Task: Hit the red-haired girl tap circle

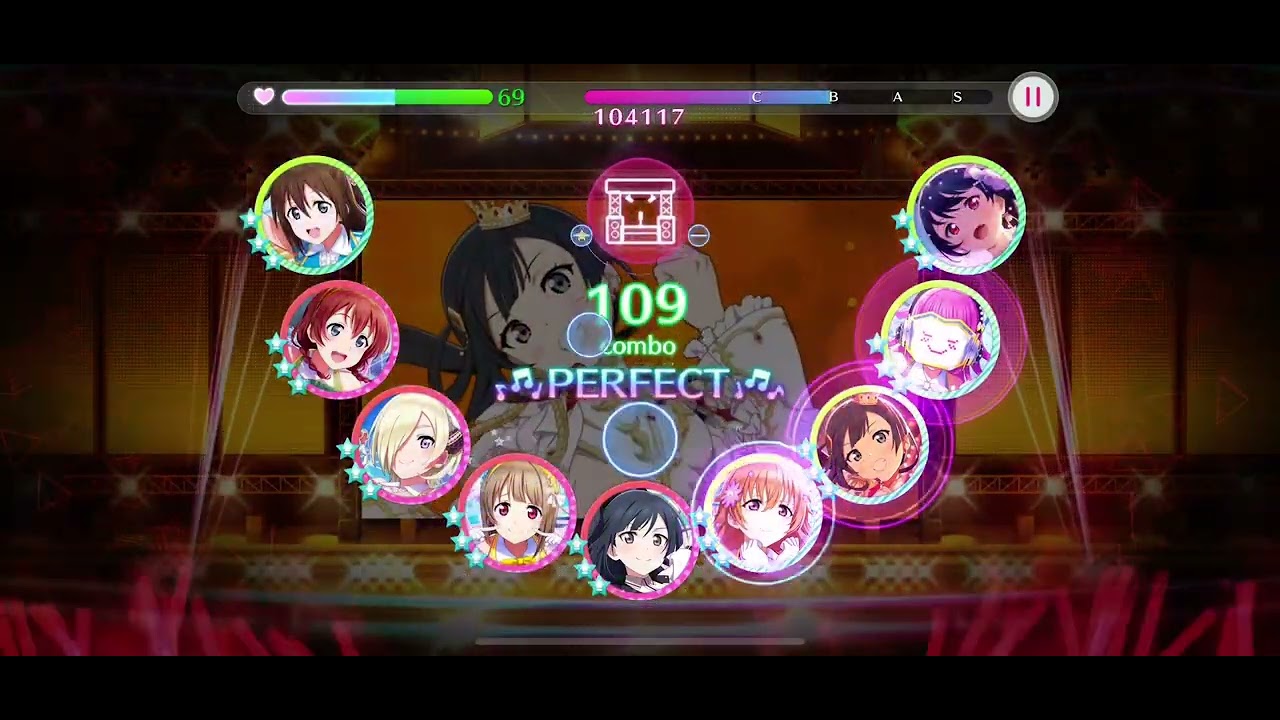Action: [x=339, y=339]
